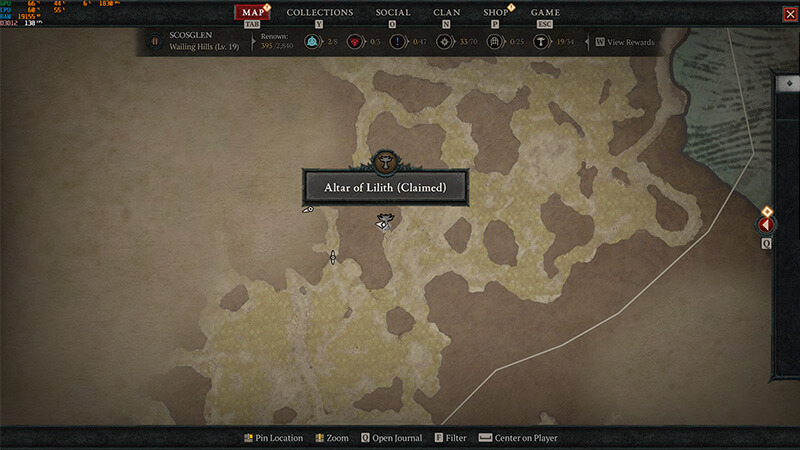The height and width of the screenshot is (450, 800).
Task: Switch to the Social tab
Action: (393, 13)
